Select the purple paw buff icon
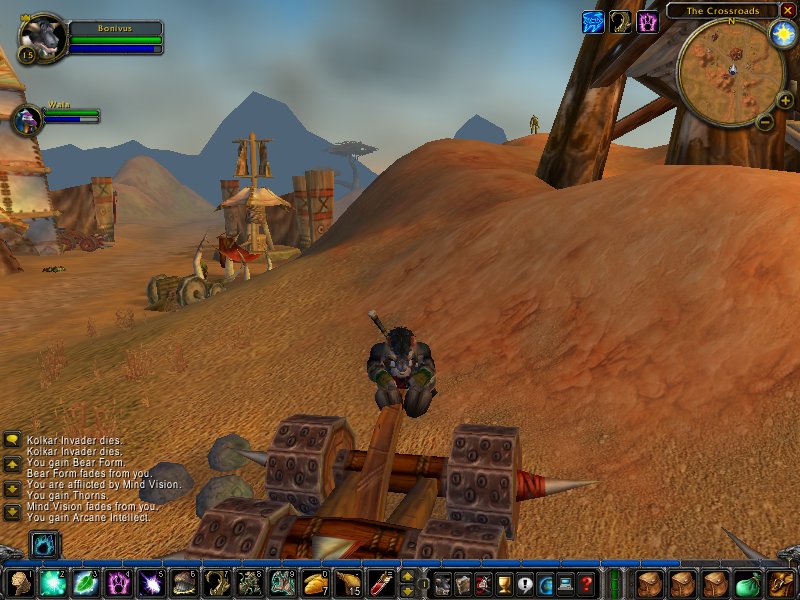 tap(647, 22)
